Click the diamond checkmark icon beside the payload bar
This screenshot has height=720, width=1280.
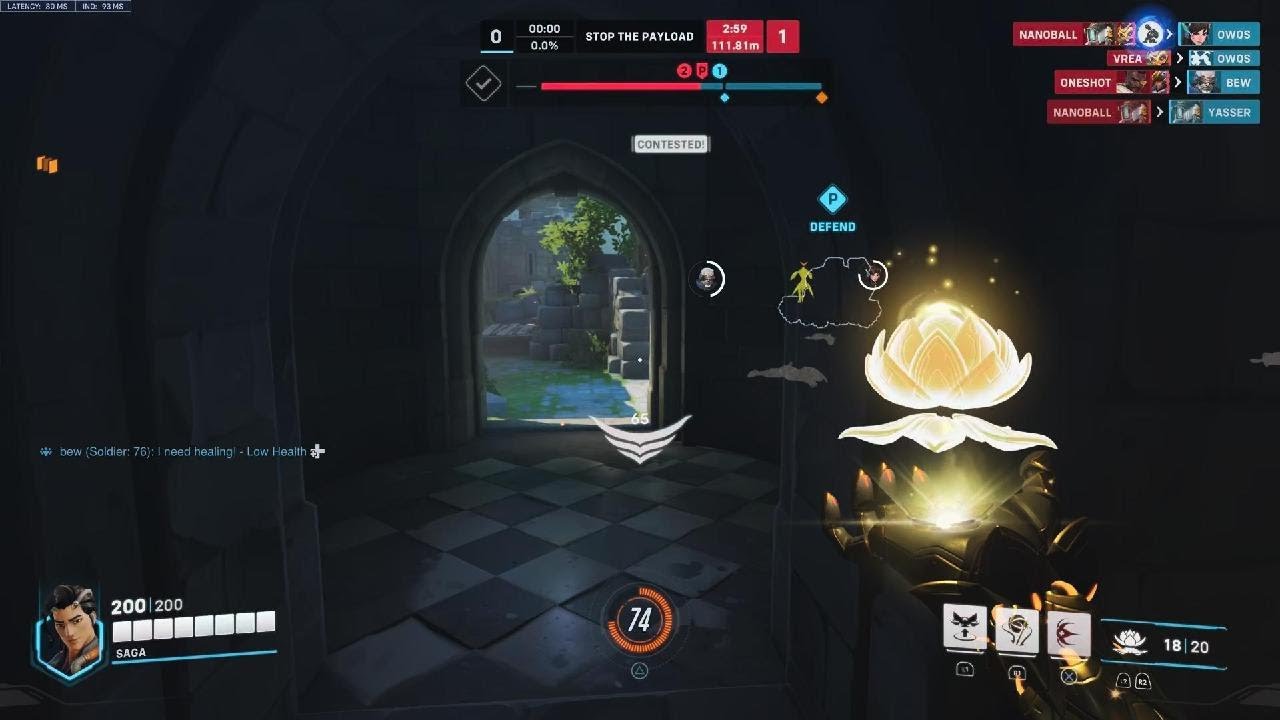[x=484, y=84]
